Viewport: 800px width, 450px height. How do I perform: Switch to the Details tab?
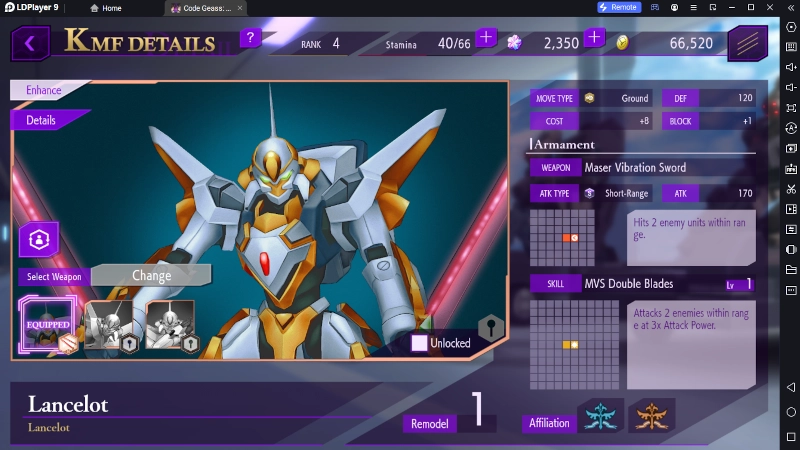(x=43, y=120)
